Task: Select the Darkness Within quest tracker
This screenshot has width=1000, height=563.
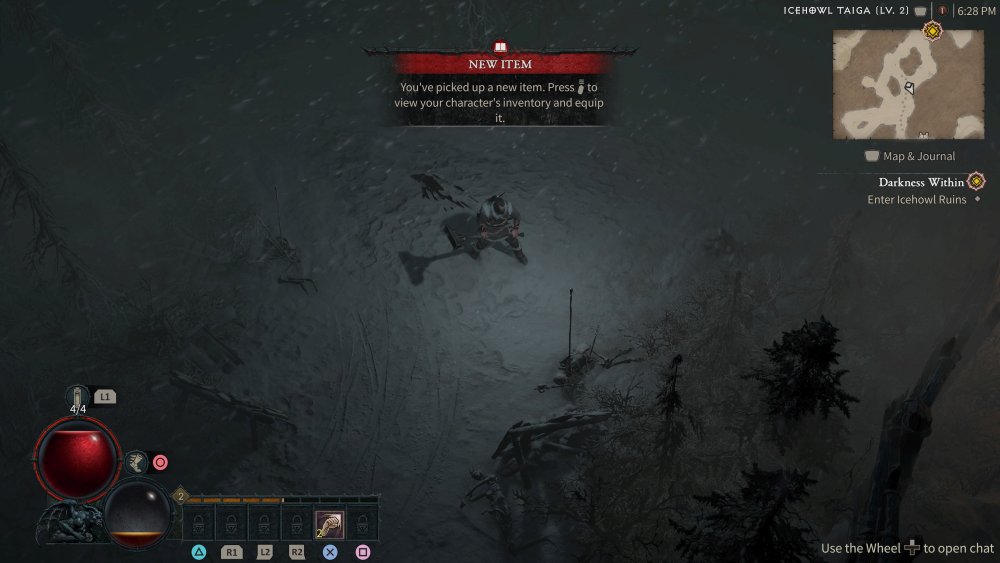Action: 921,182
